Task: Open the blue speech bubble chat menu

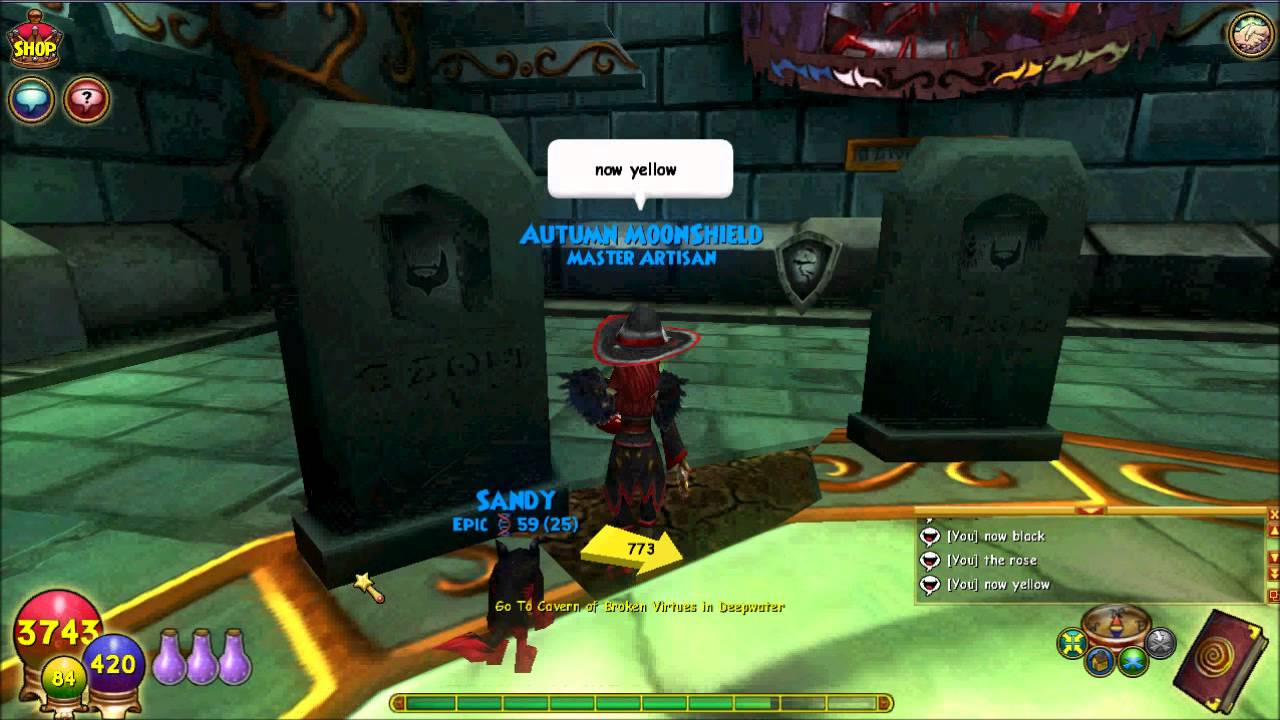Action: tap(31, 100)
